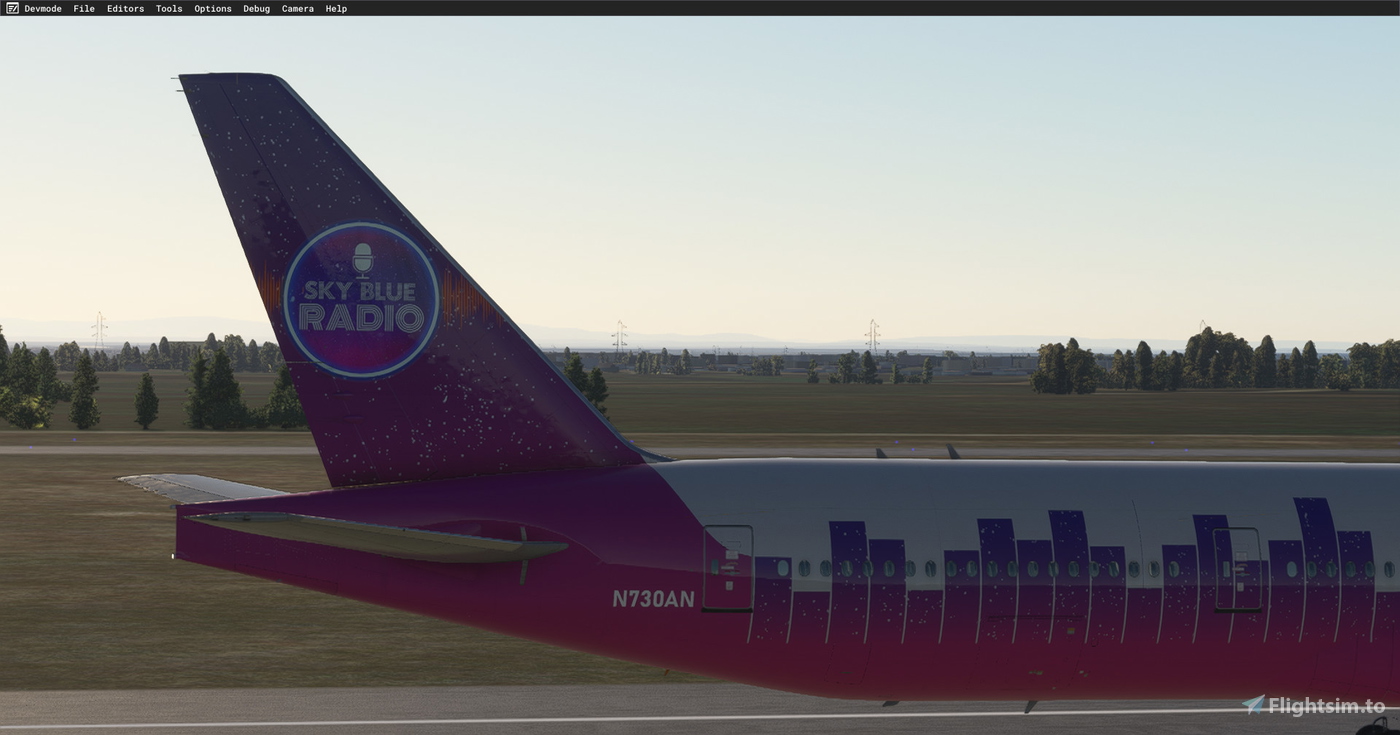The image size is (1400, 735).
Task: Open the Help menu
Action: (335, 8)
